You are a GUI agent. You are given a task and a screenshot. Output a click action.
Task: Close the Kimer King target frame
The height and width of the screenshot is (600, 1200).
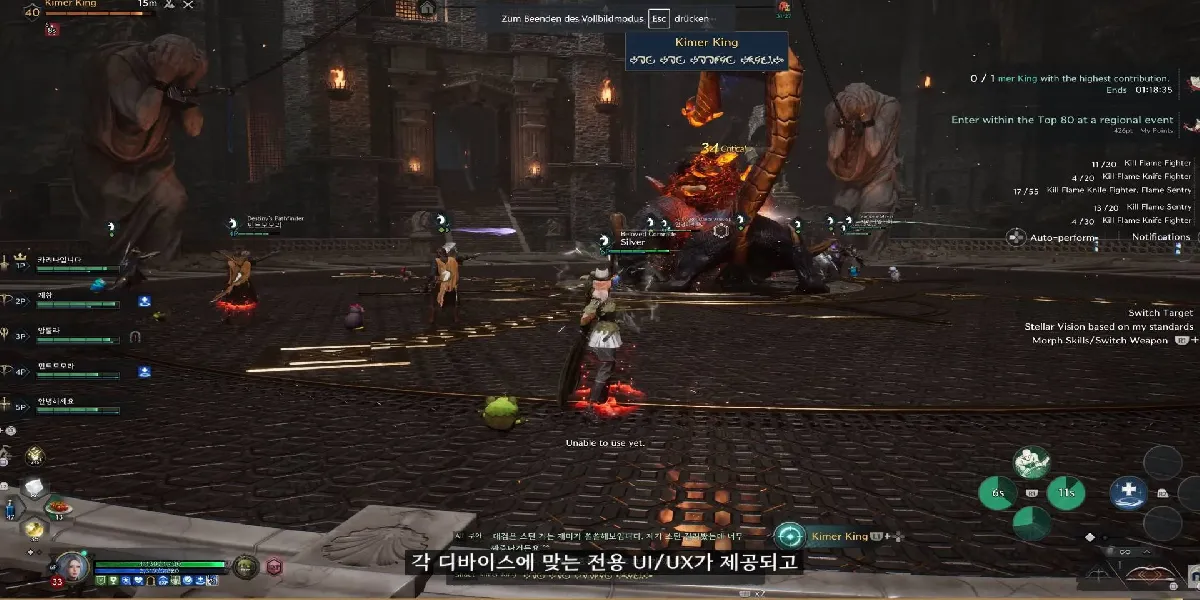tap(187, 6)
